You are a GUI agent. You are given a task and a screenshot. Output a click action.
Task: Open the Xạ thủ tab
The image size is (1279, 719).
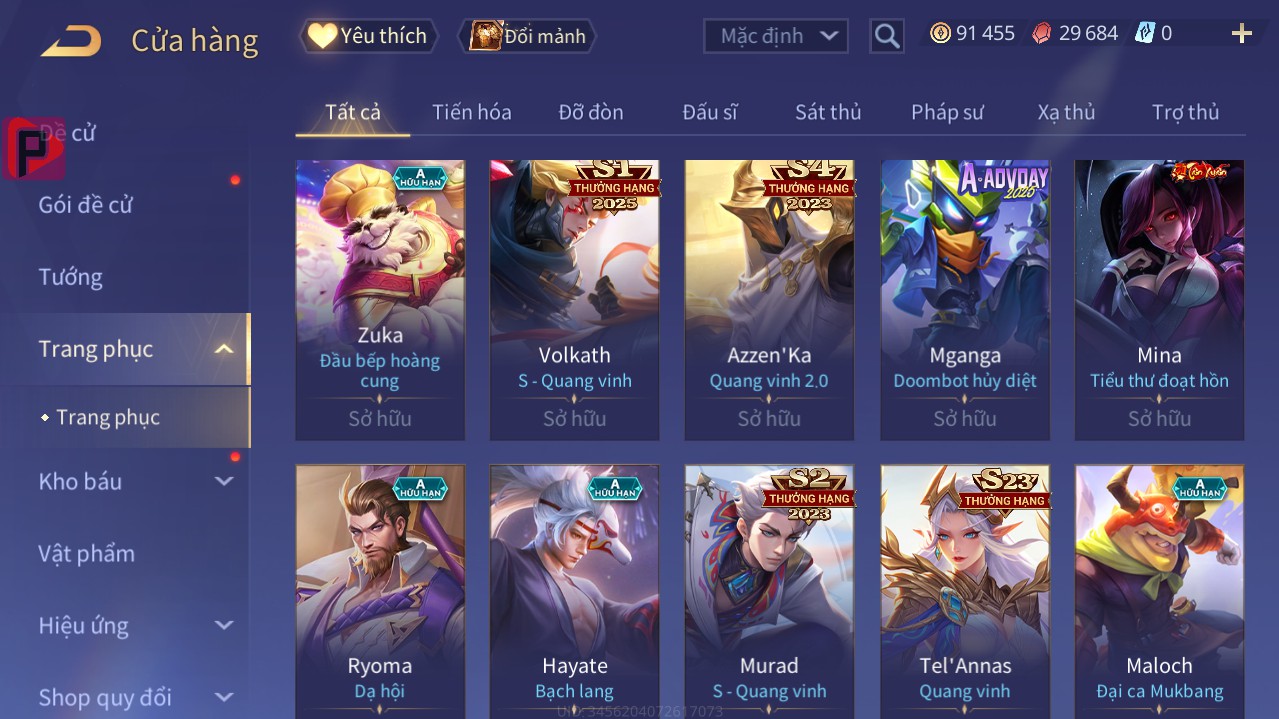[x=1066, y=112]
